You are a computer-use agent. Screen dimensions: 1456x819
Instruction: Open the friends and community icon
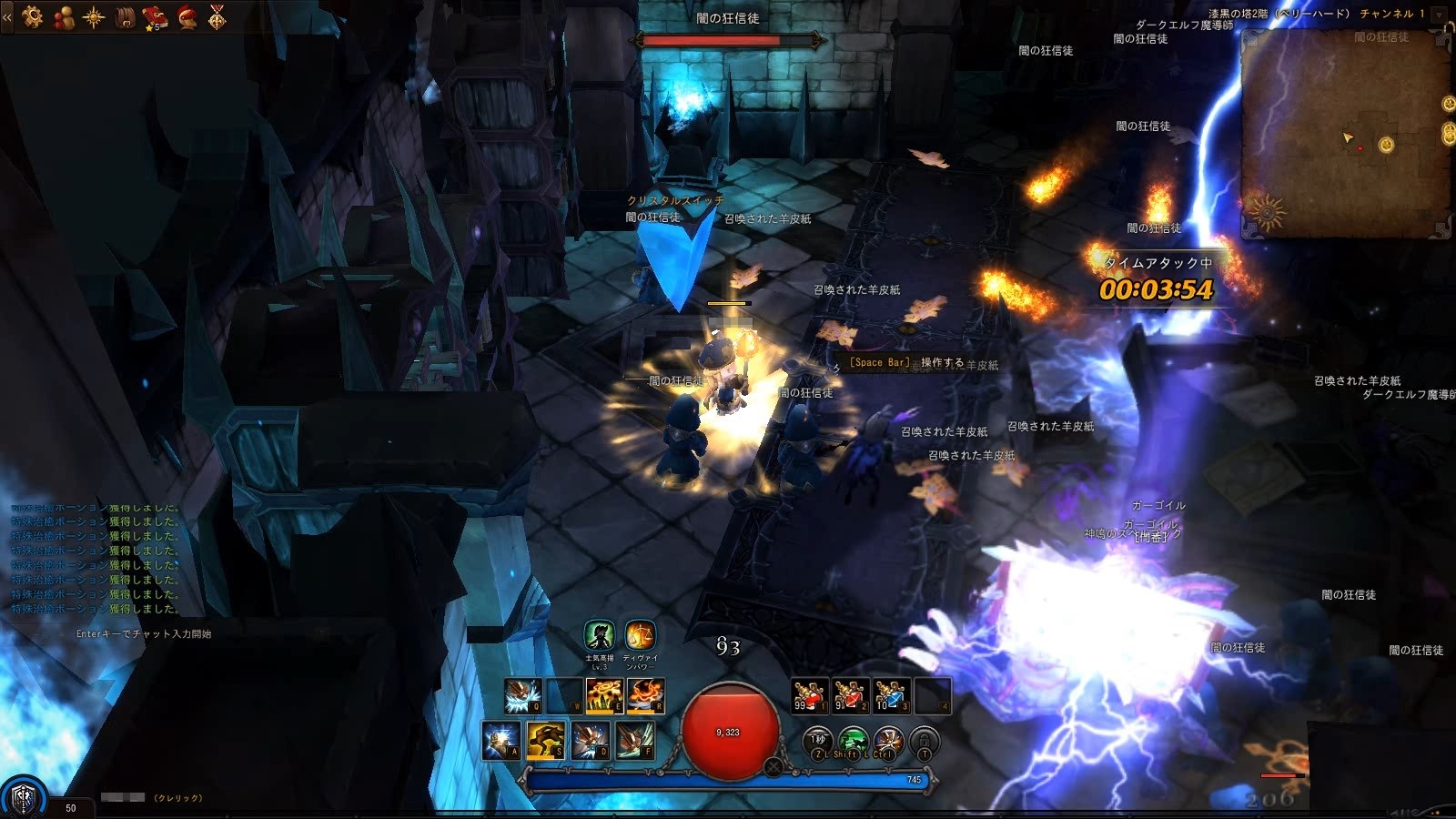coord(63,16)
